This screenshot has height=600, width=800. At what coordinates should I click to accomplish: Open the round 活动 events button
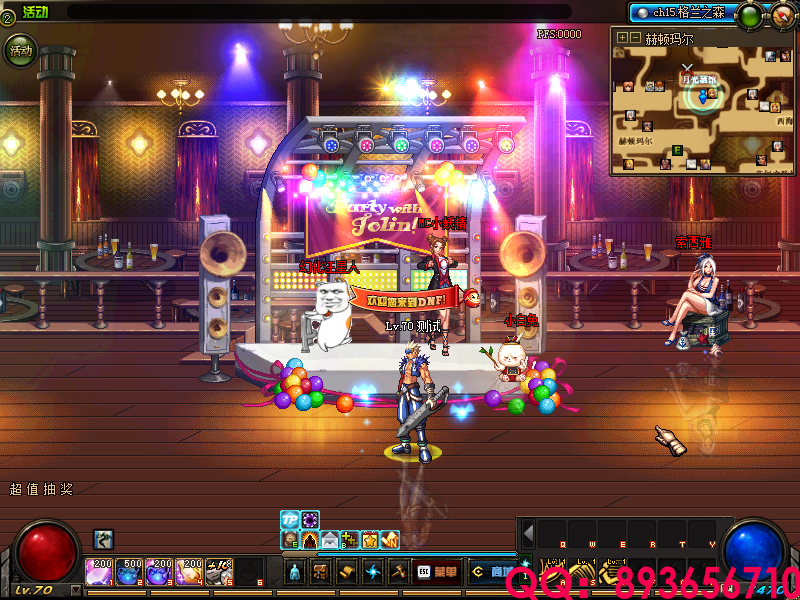click(x=20, y=50)
